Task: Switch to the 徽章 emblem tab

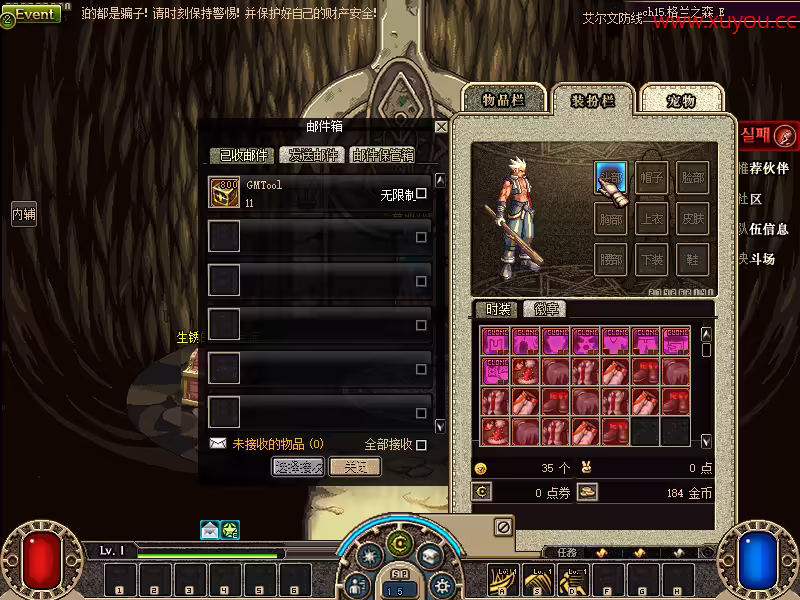Action: (545, 309)
